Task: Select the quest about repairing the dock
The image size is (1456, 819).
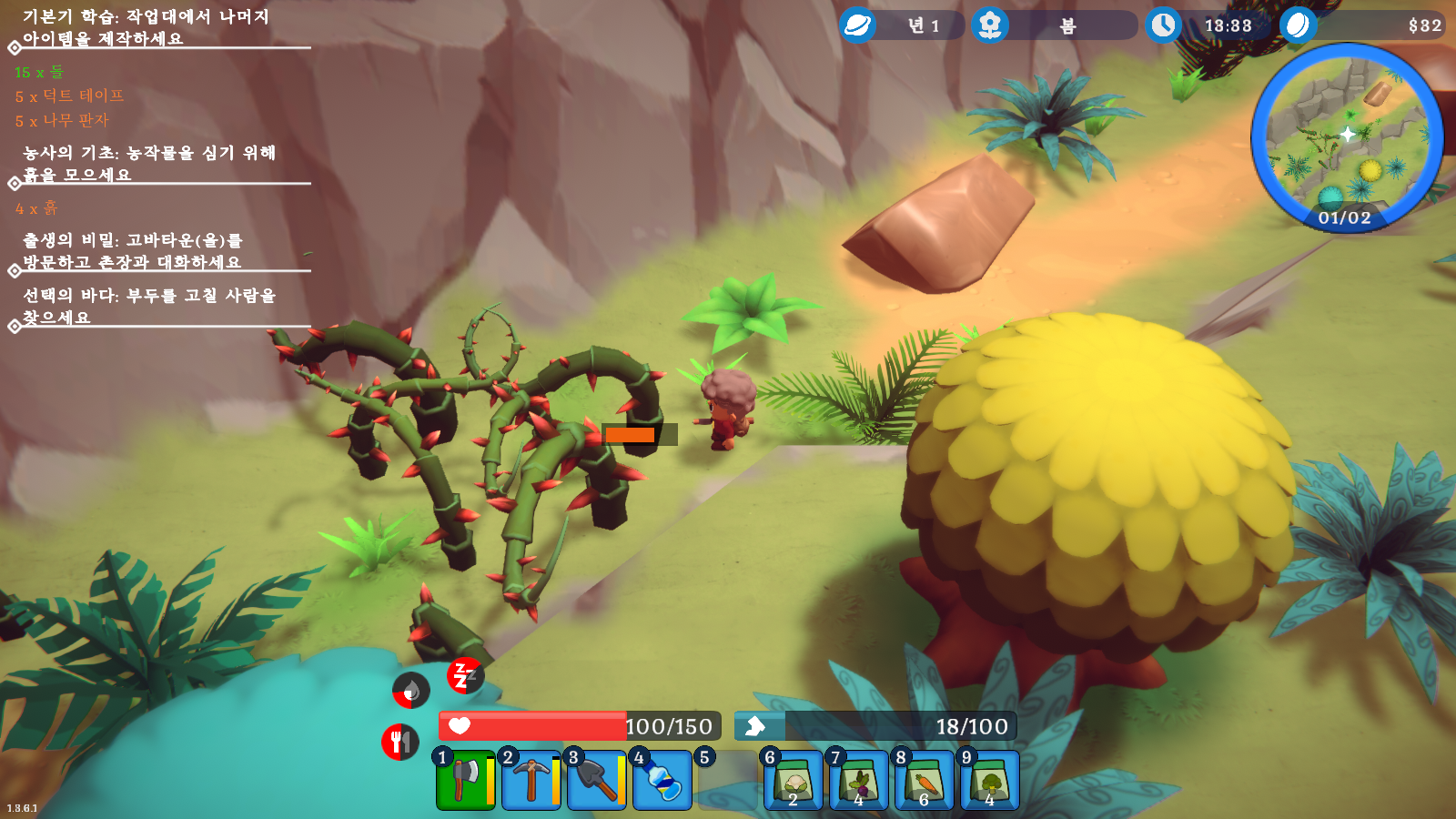Action: [x=148, y=306]
